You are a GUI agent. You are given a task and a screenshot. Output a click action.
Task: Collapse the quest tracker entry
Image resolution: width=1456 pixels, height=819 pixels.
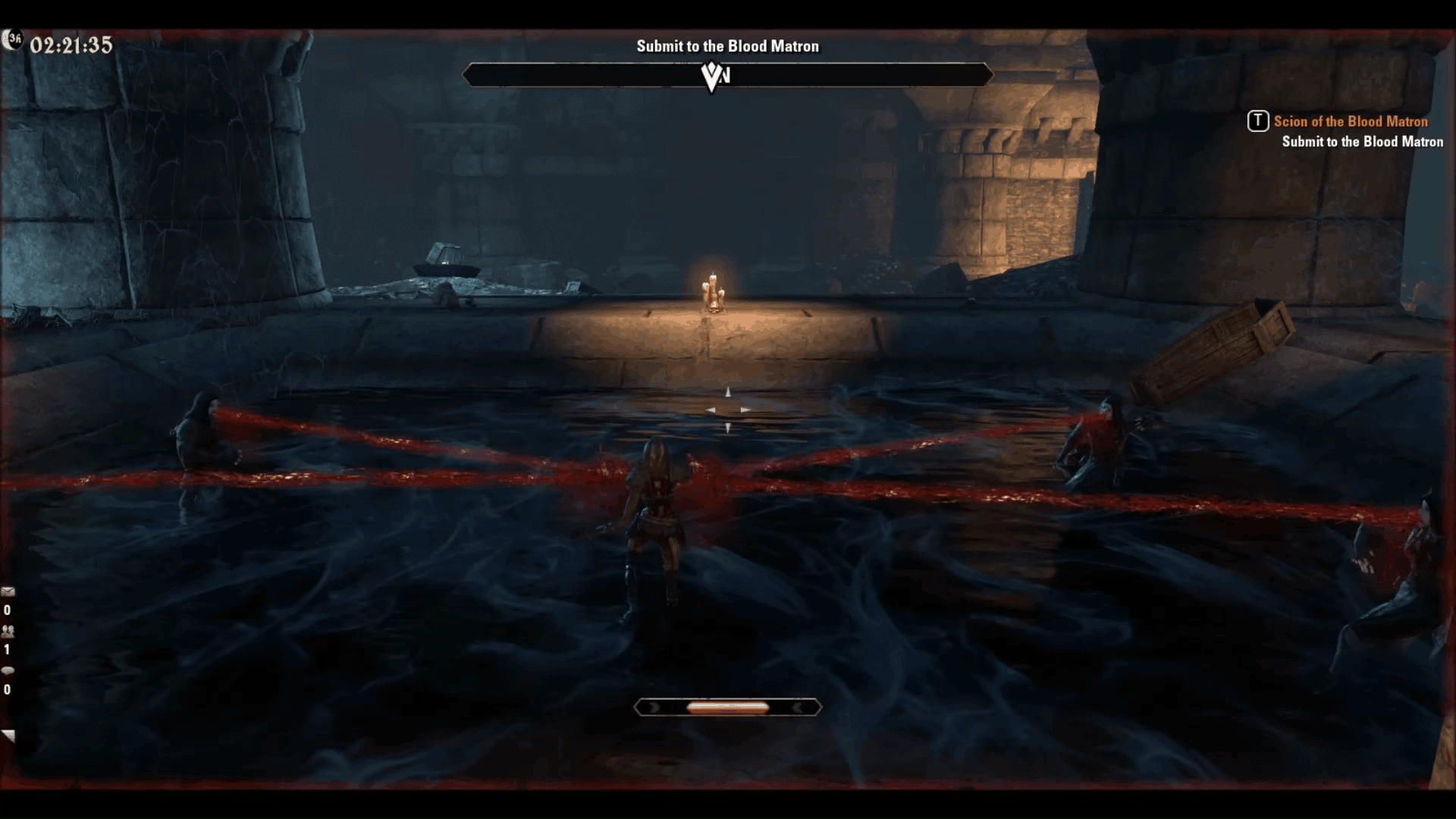tap(1257, 121)
